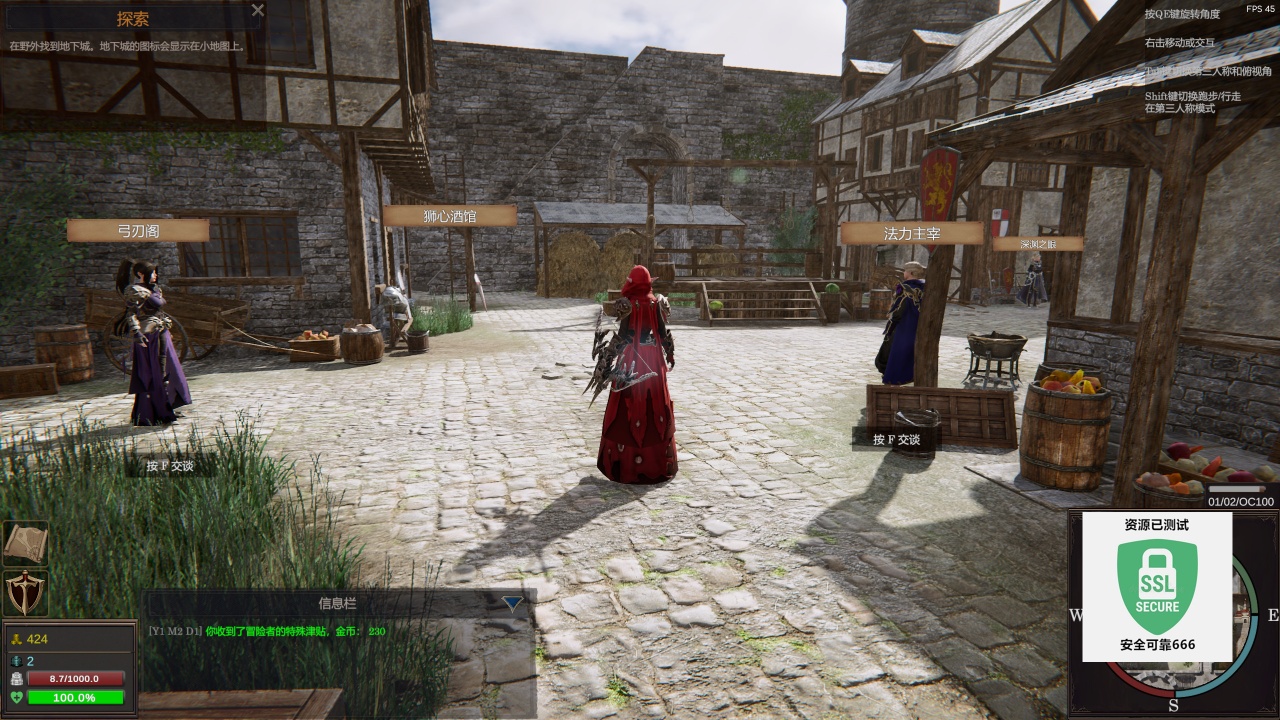
Task: Open the sword and shield emblem menu
Action: pos(25,593)
